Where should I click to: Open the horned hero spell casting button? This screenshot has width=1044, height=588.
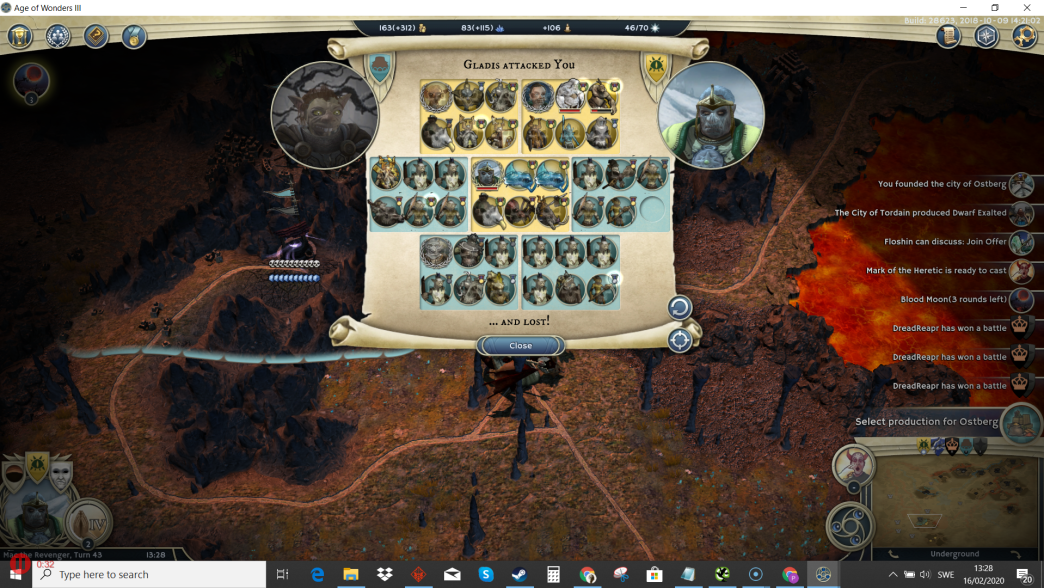[x=853, y=465]
